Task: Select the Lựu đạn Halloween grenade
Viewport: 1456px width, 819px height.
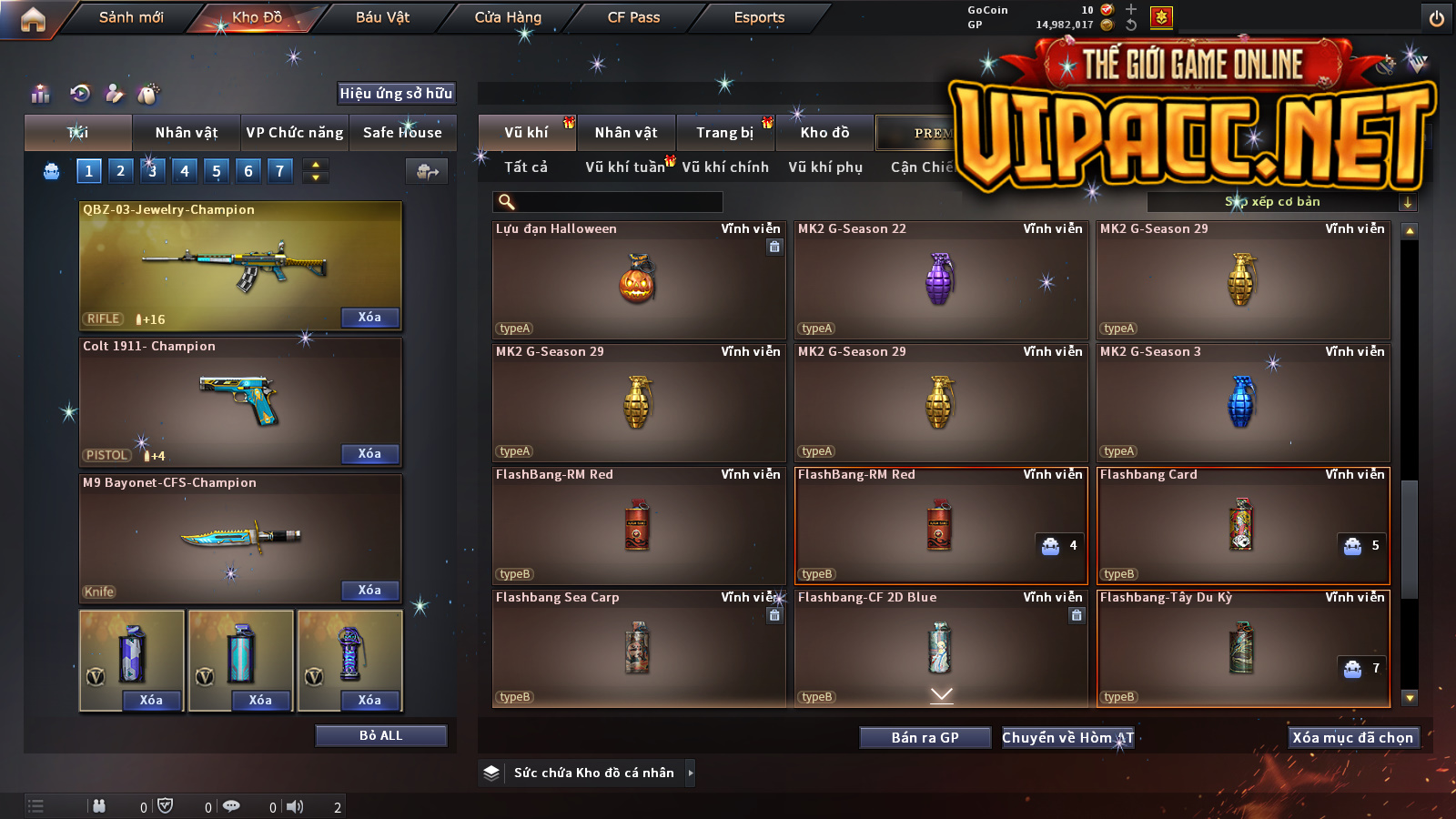Action: click(x=638, y=280)
